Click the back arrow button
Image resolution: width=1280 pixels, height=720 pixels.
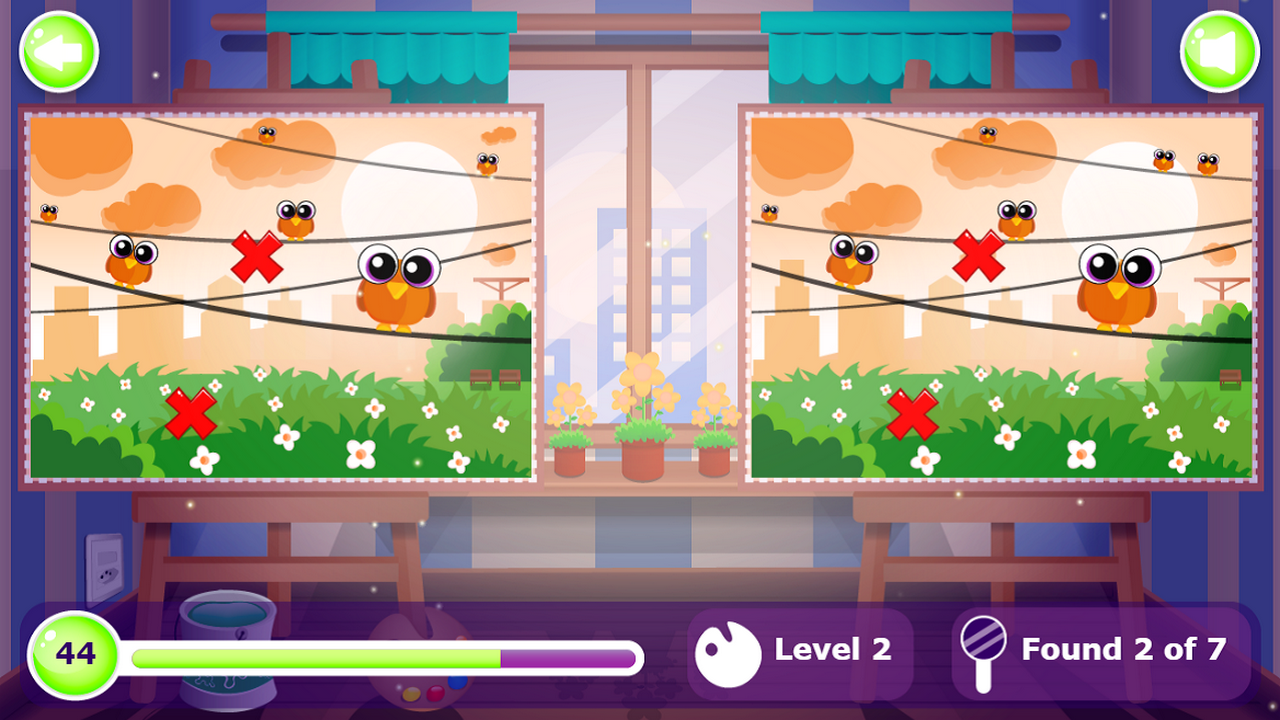[x=58, y=51]
